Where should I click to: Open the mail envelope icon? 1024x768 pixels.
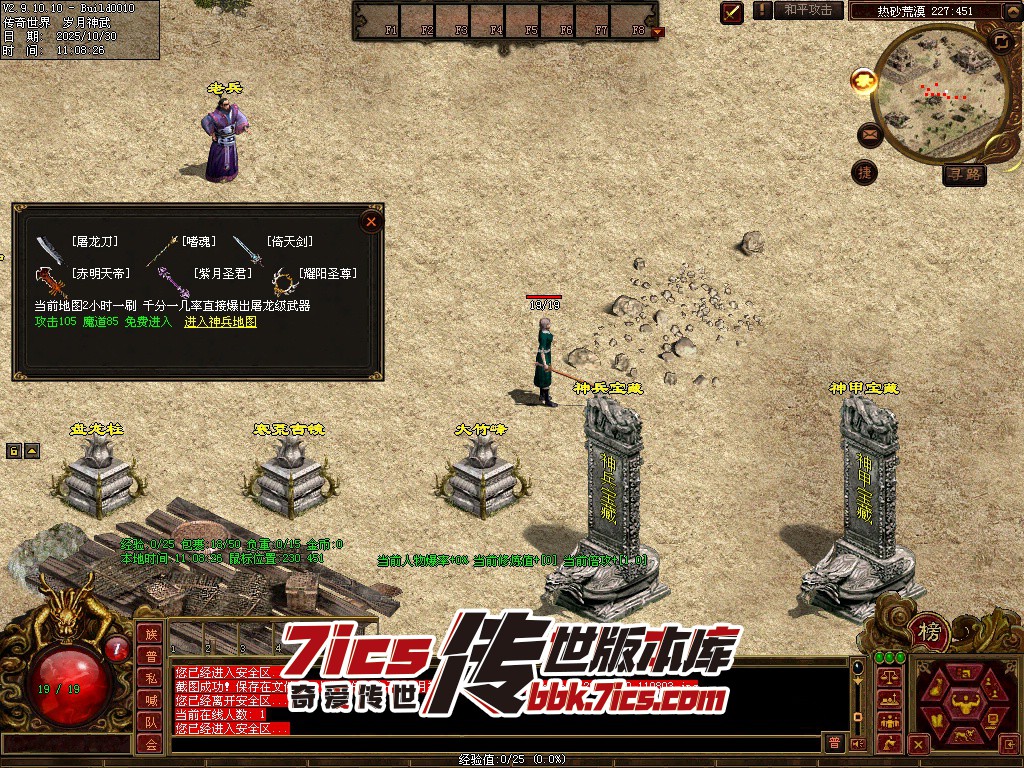click(868, 134)
